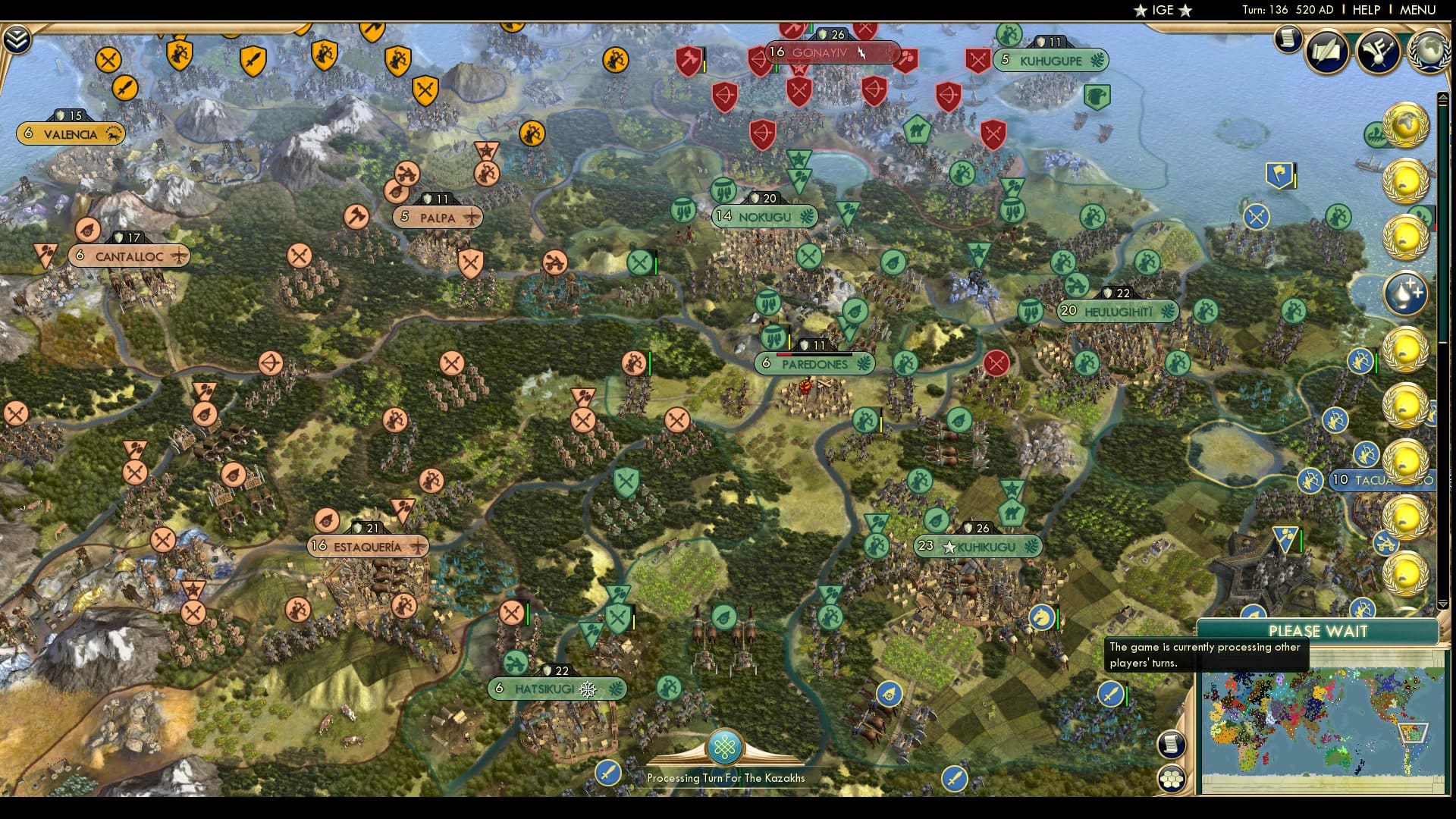
Task: Select the Kuhikugu city banner
Action: (981, 546)
